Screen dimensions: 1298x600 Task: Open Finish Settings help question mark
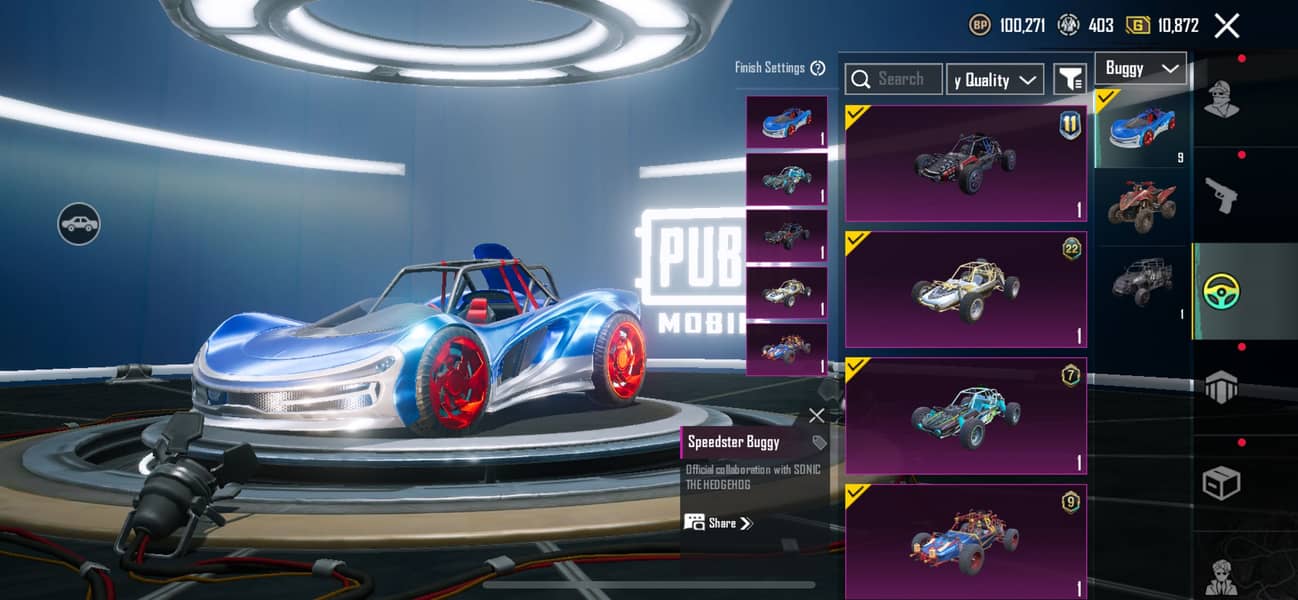click(x=818, y=68)
